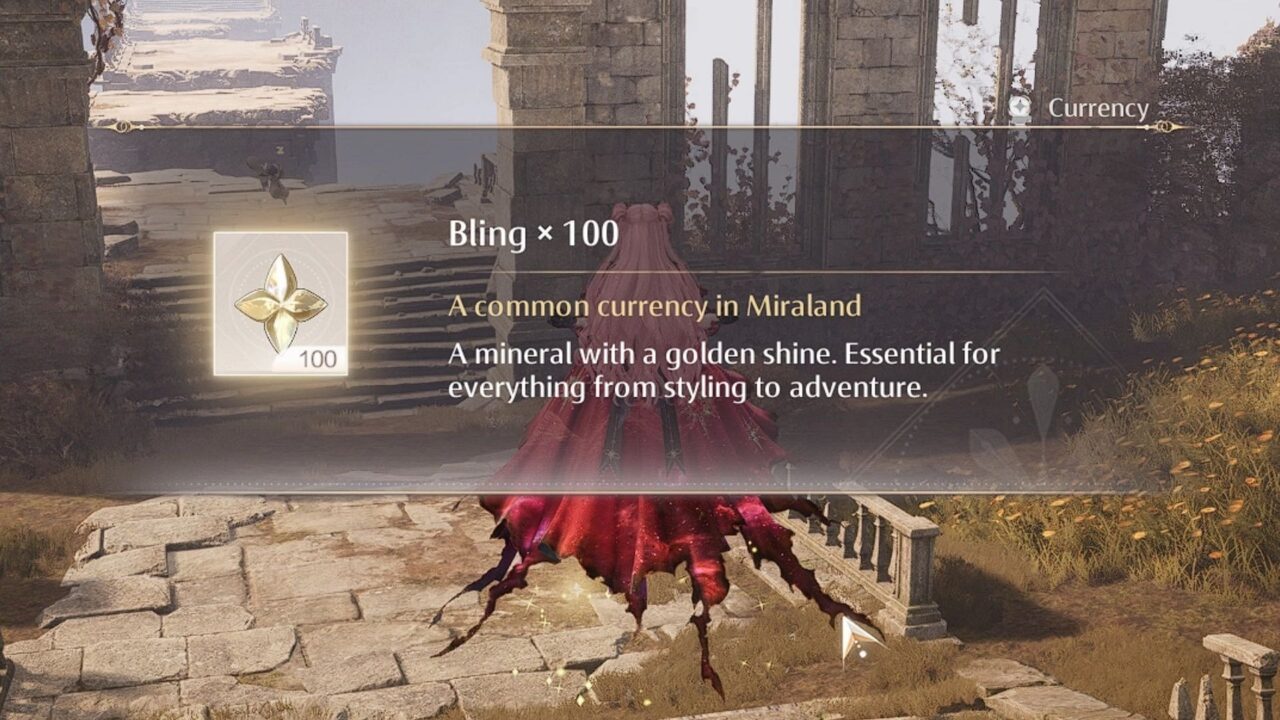
Task: Click the small circle decoration on the header line
Action: point(1147,126)
